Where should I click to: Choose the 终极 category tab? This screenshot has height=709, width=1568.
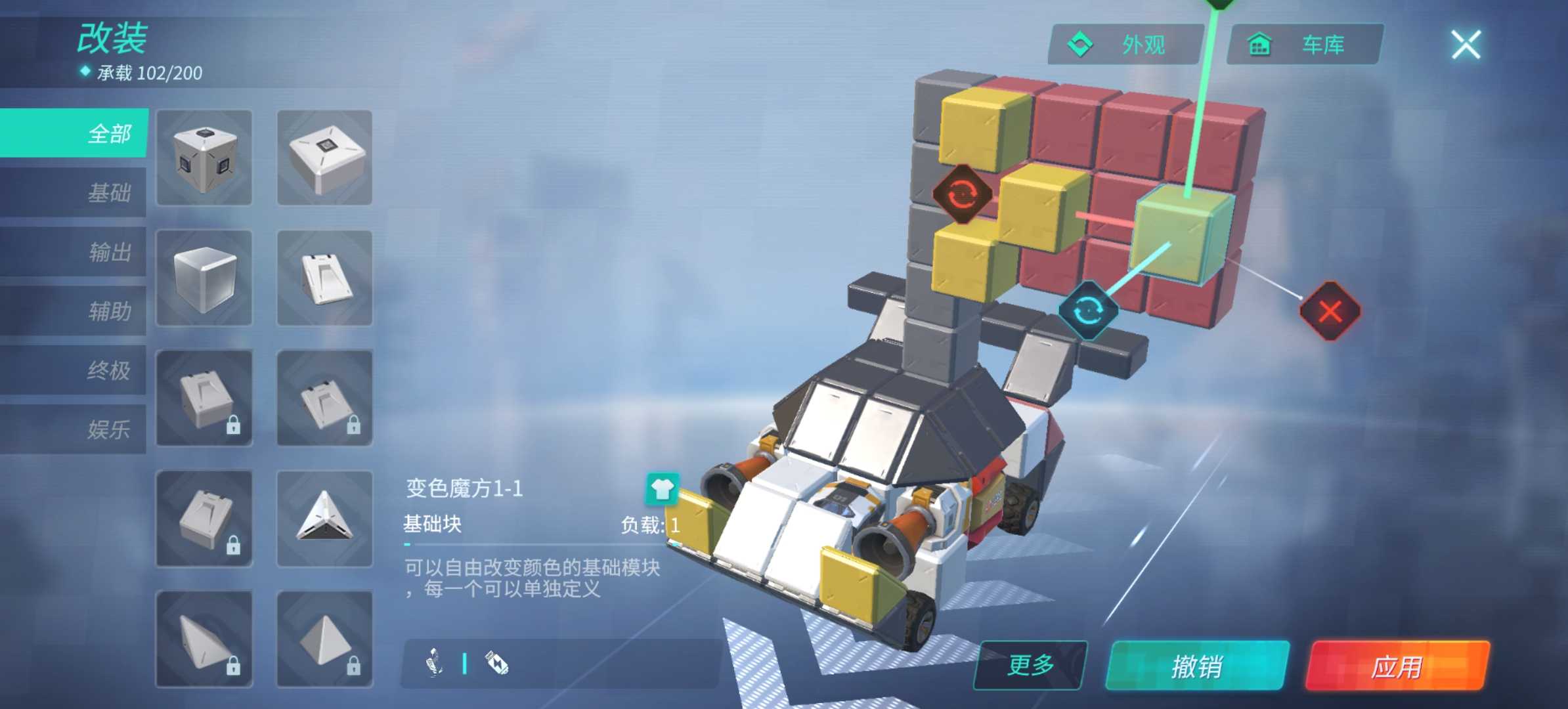(76, 370)
